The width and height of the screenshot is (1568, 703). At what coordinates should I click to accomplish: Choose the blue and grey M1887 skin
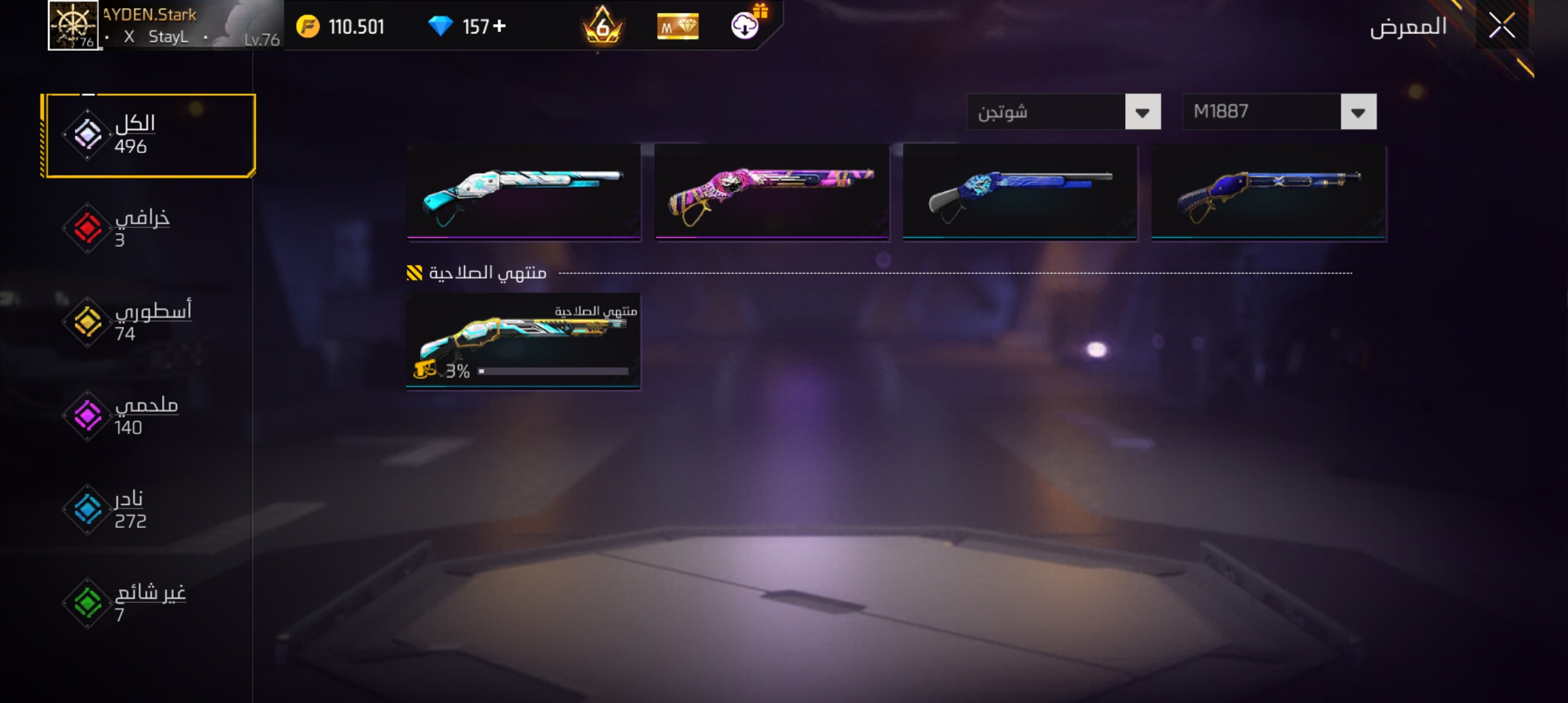1020,191
